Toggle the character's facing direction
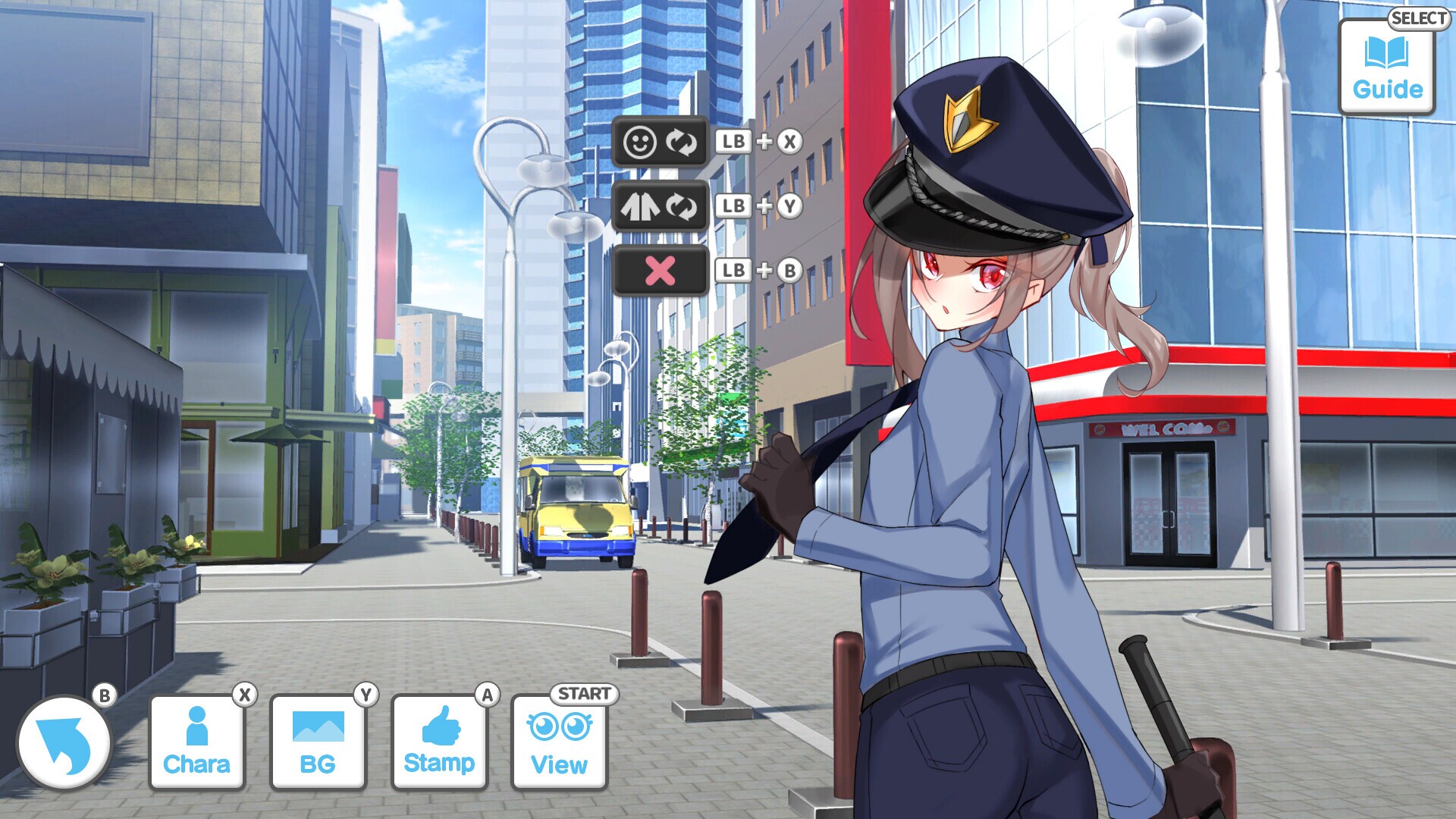Image resolution: width=1456 pixels, height=819 pixels. click(x=661, y=206)
